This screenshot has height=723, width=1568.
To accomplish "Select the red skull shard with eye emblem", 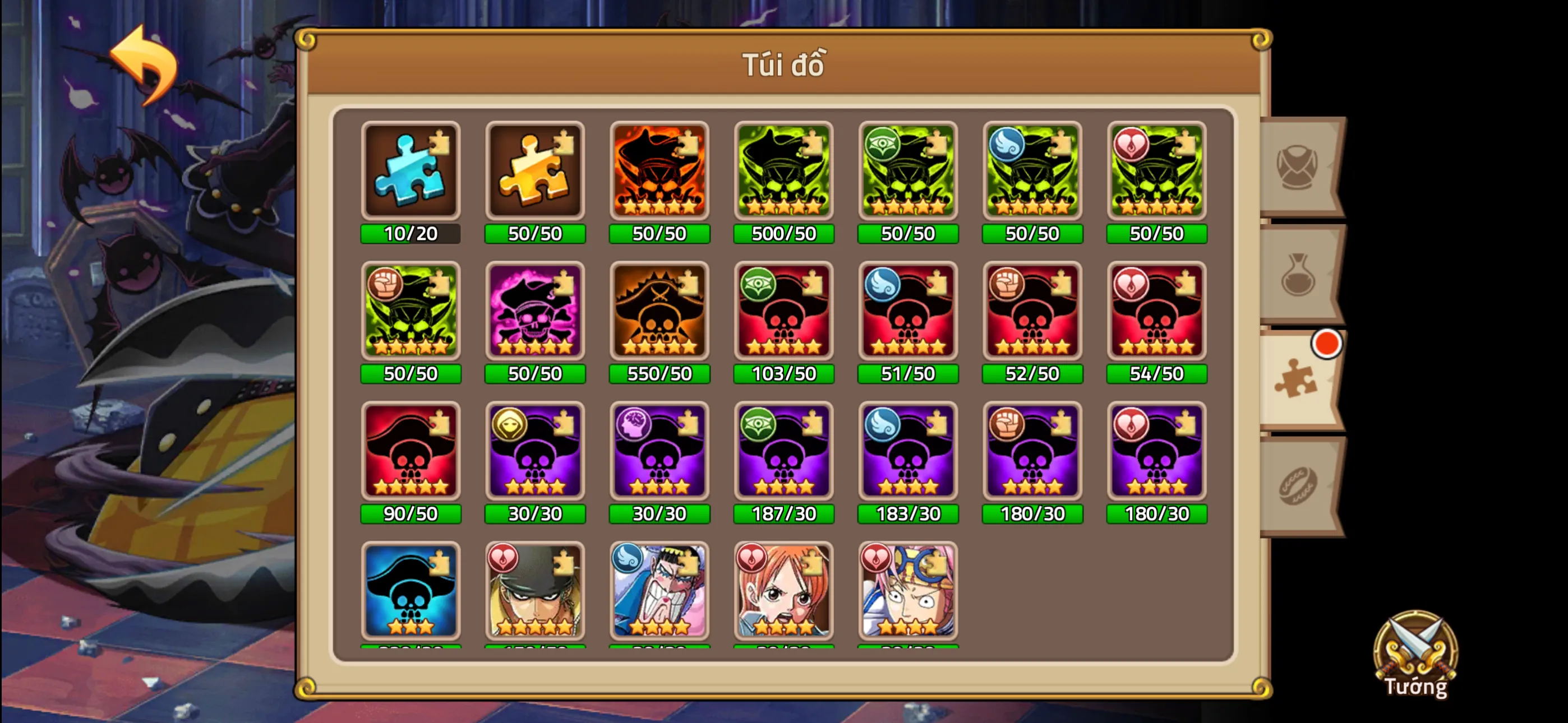I will (x=783, y=313).
